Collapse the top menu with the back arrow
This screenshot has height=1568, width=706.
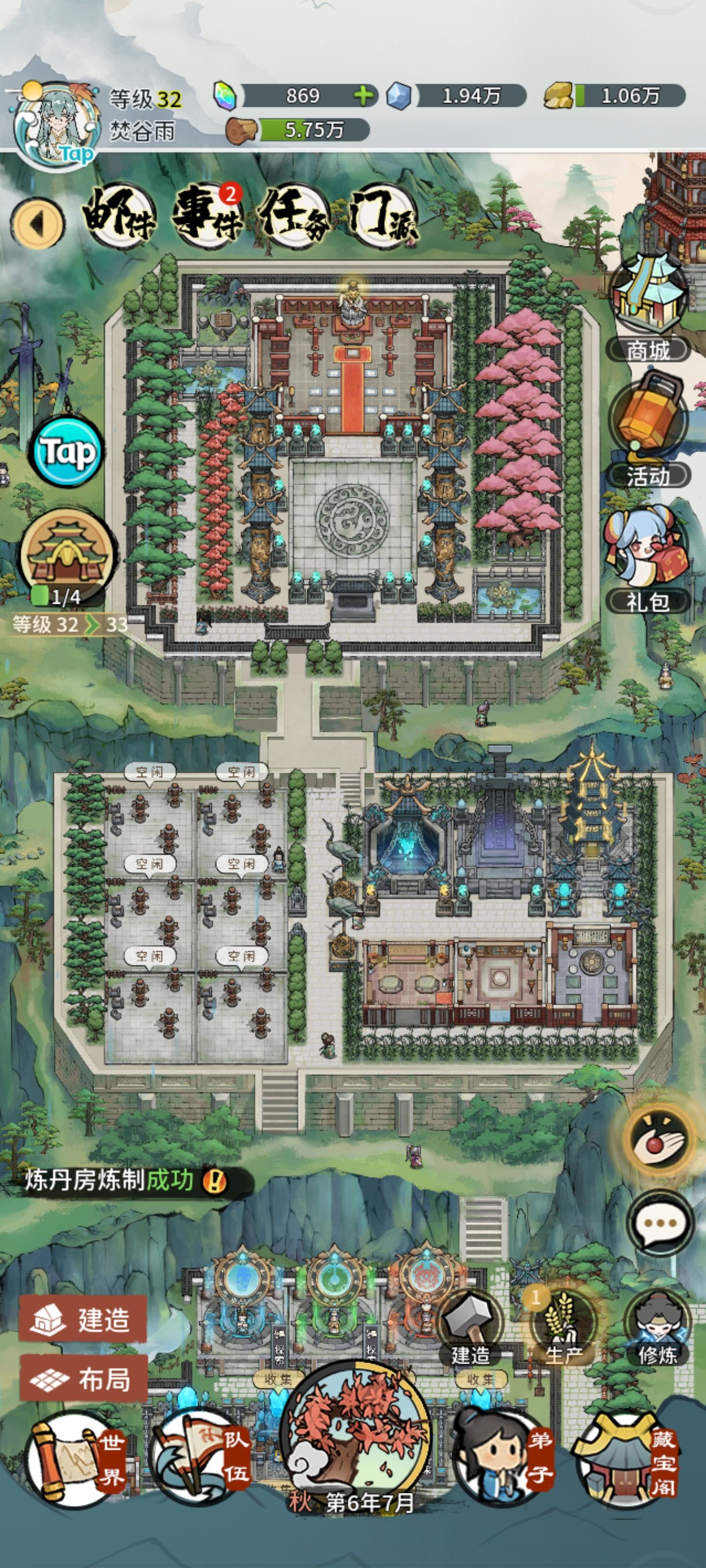coord(38,220)
